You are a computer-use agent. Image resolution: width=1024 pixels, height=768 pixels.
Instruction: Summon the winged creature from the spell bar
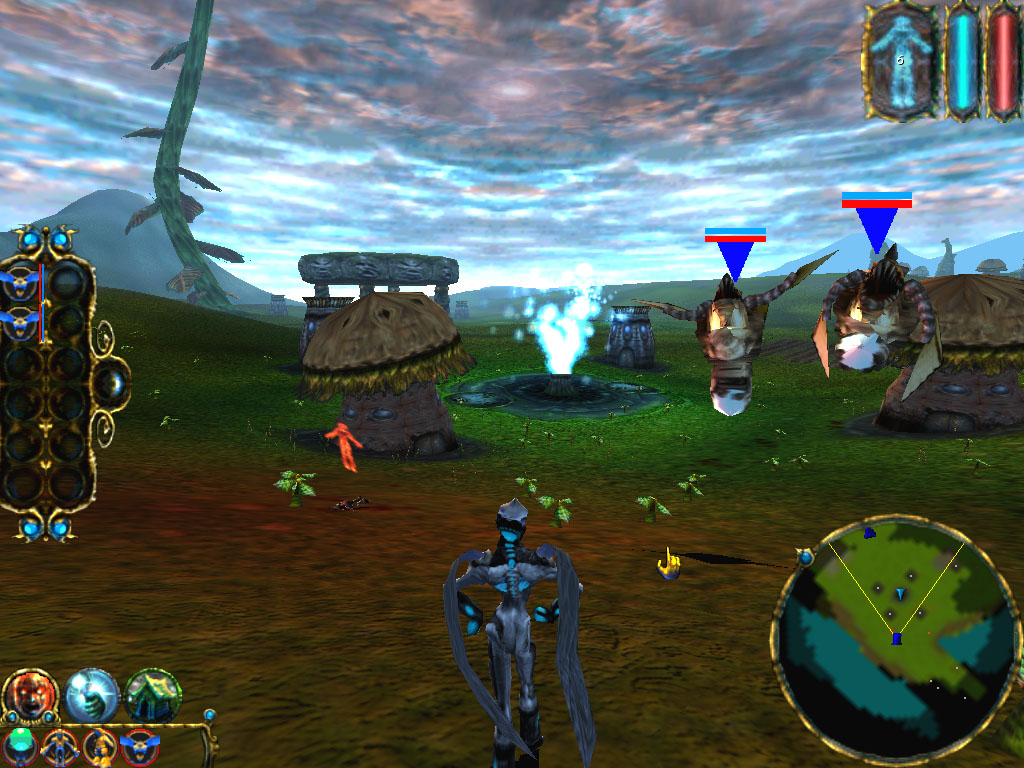pyautogui.click(x=139, y=746)
